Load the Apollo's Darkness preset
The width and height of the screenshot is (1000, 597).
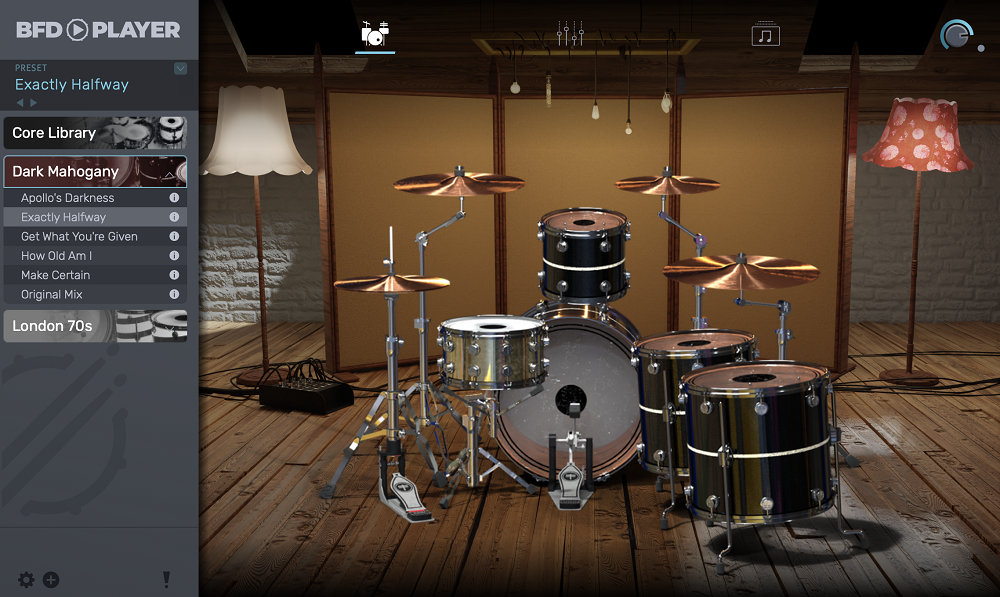click(68, 198)
